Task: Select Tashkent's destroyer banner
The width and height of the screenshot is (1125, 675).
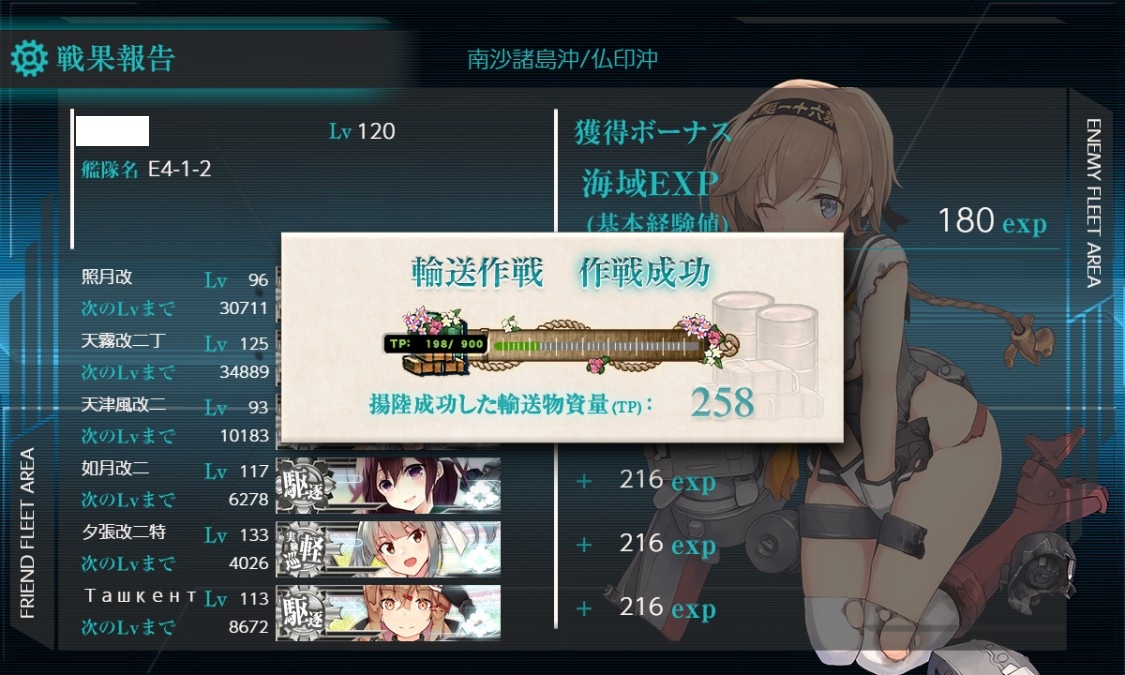Action: click(388, 611)
